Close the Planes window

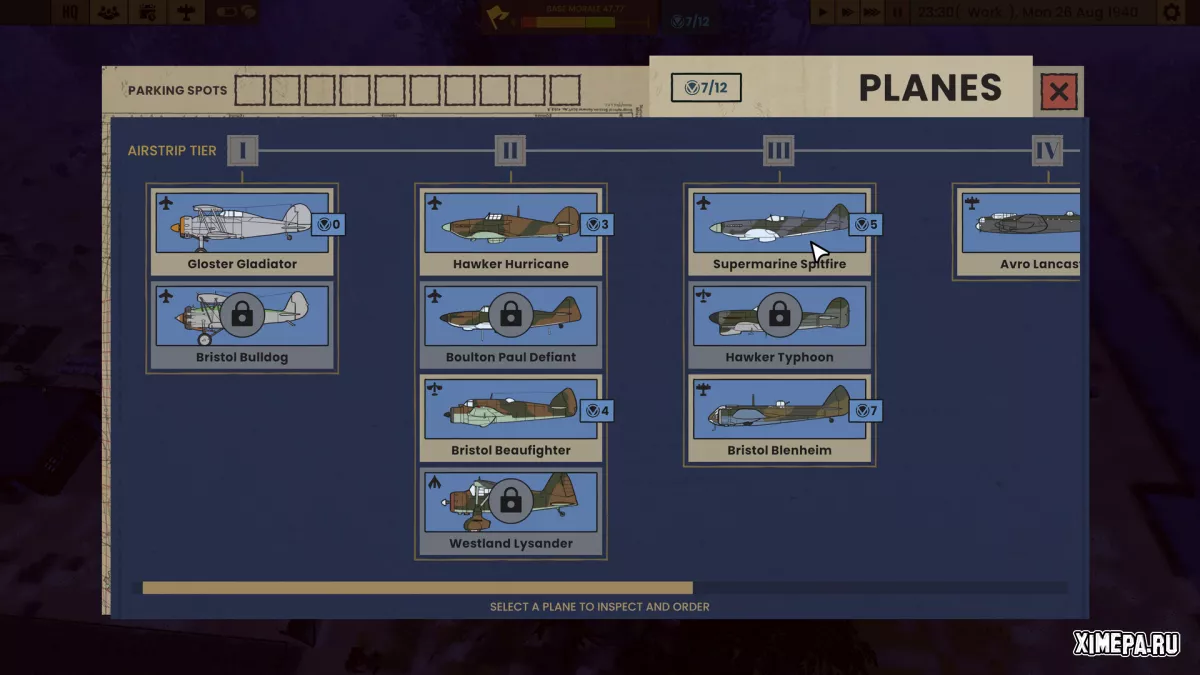[x=1059, y=93]
